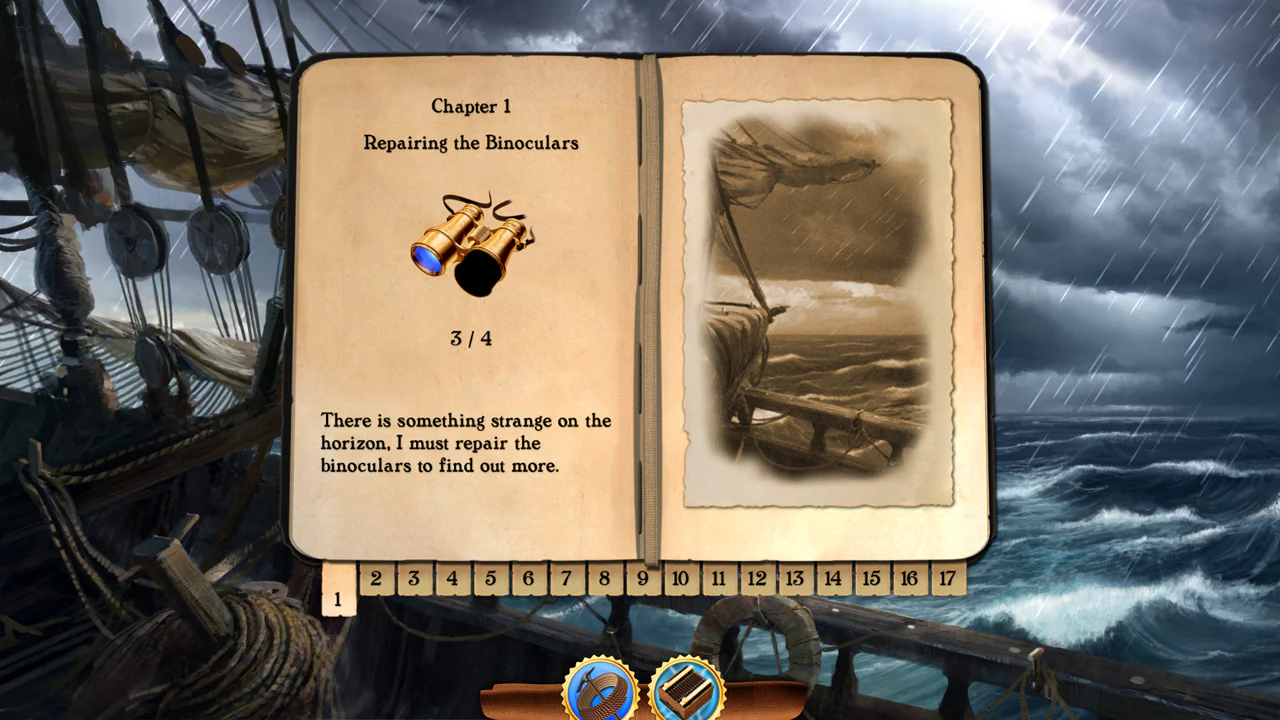Switch to chapter tab 9

643,579
